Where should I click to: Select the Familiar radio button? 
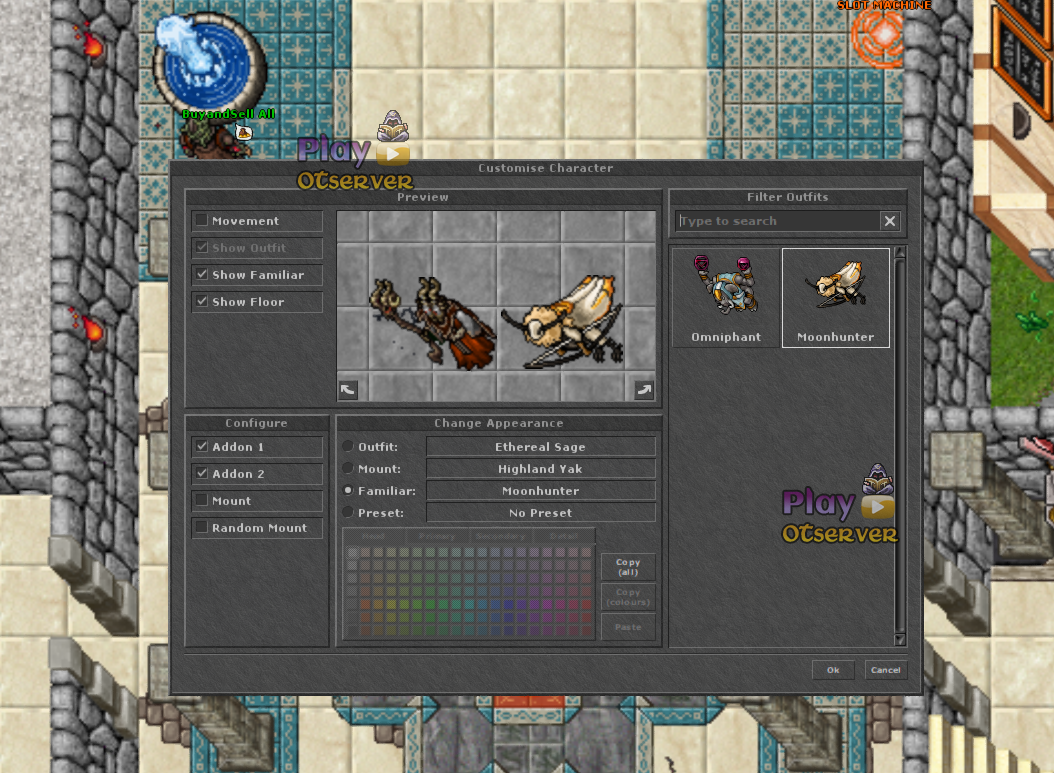pyautogui.click(x=348, y=491)
